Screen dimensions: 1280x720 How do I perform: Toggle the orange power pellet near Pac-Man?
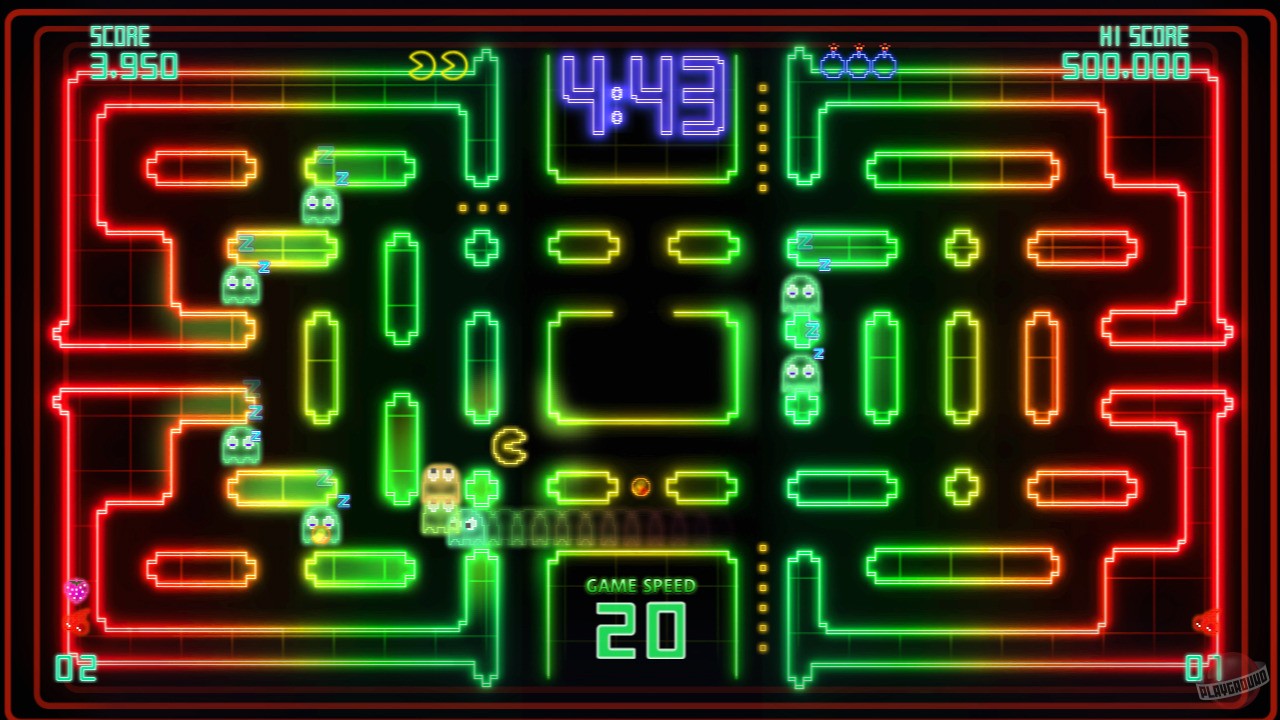(x=640, y=486)
